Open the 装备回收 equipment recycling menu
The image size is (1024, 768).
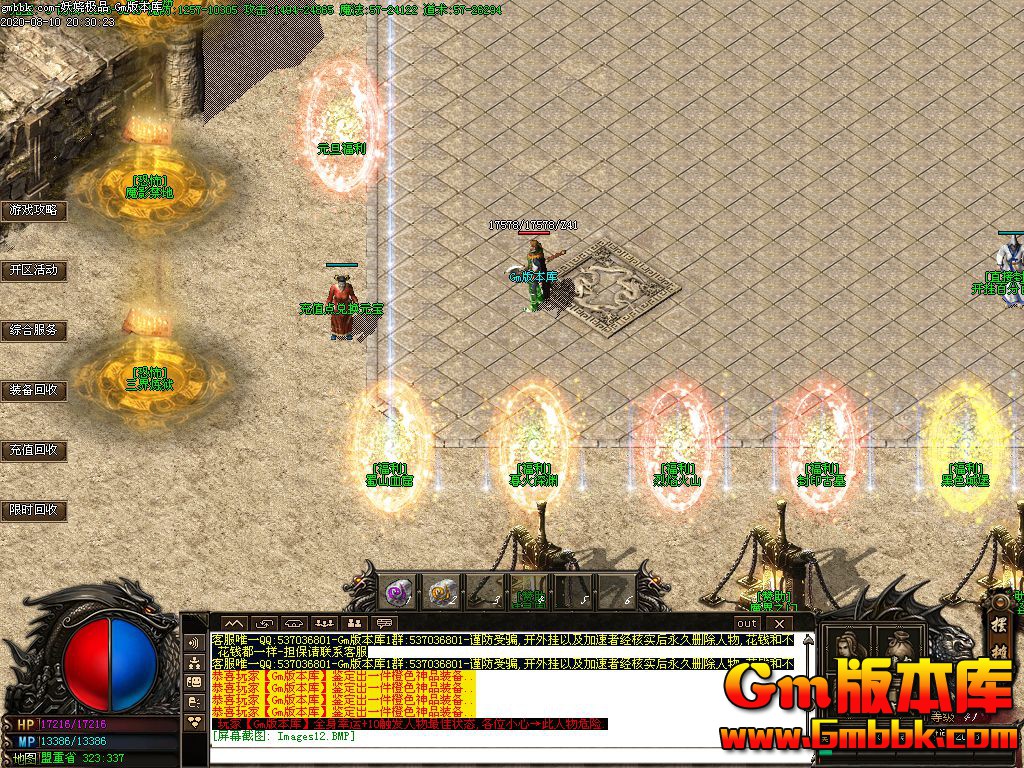33,390
